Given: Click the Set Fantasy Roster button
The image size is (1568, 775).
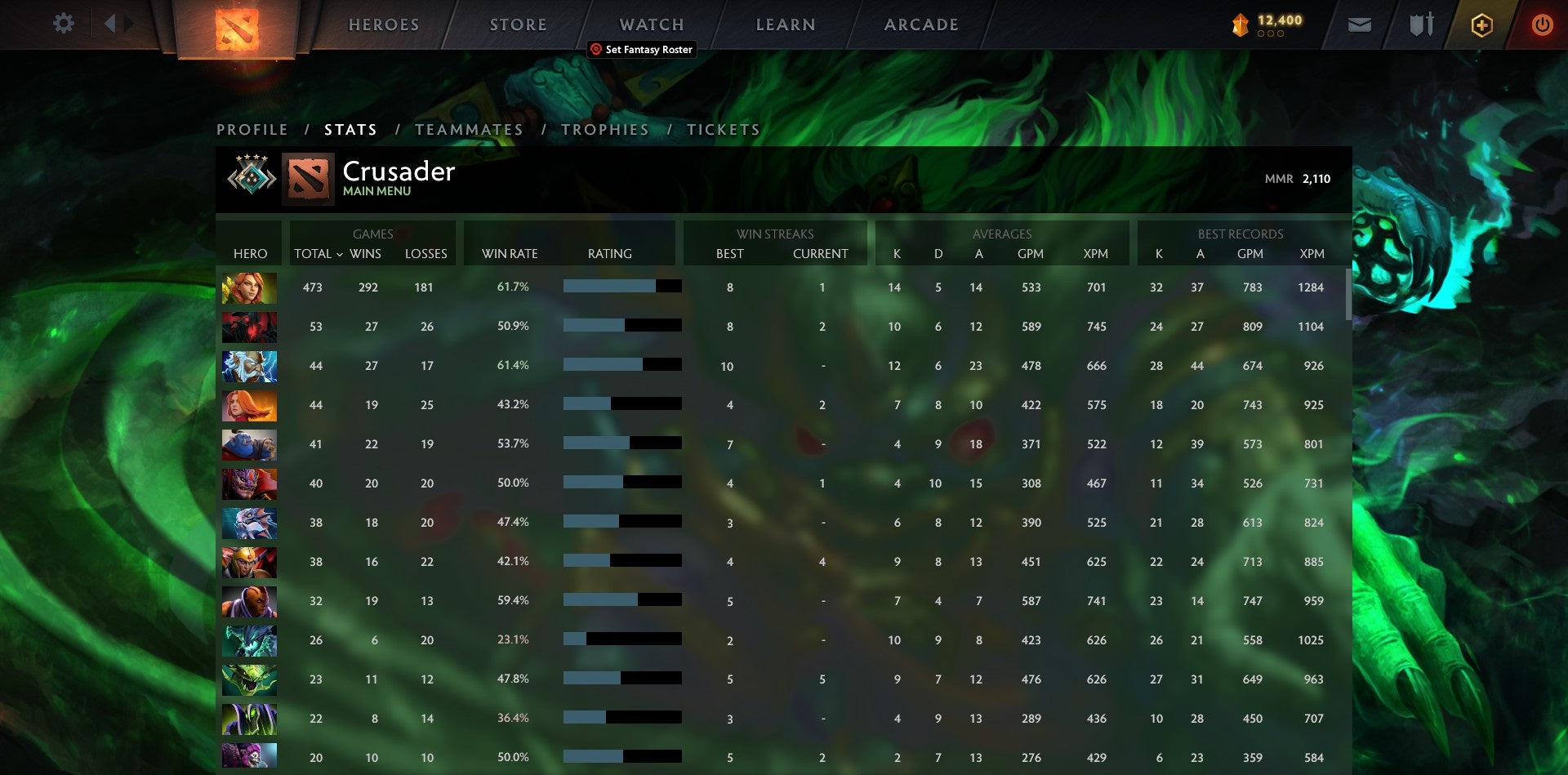Looking at the screenshot, I should tap(643, 50).
